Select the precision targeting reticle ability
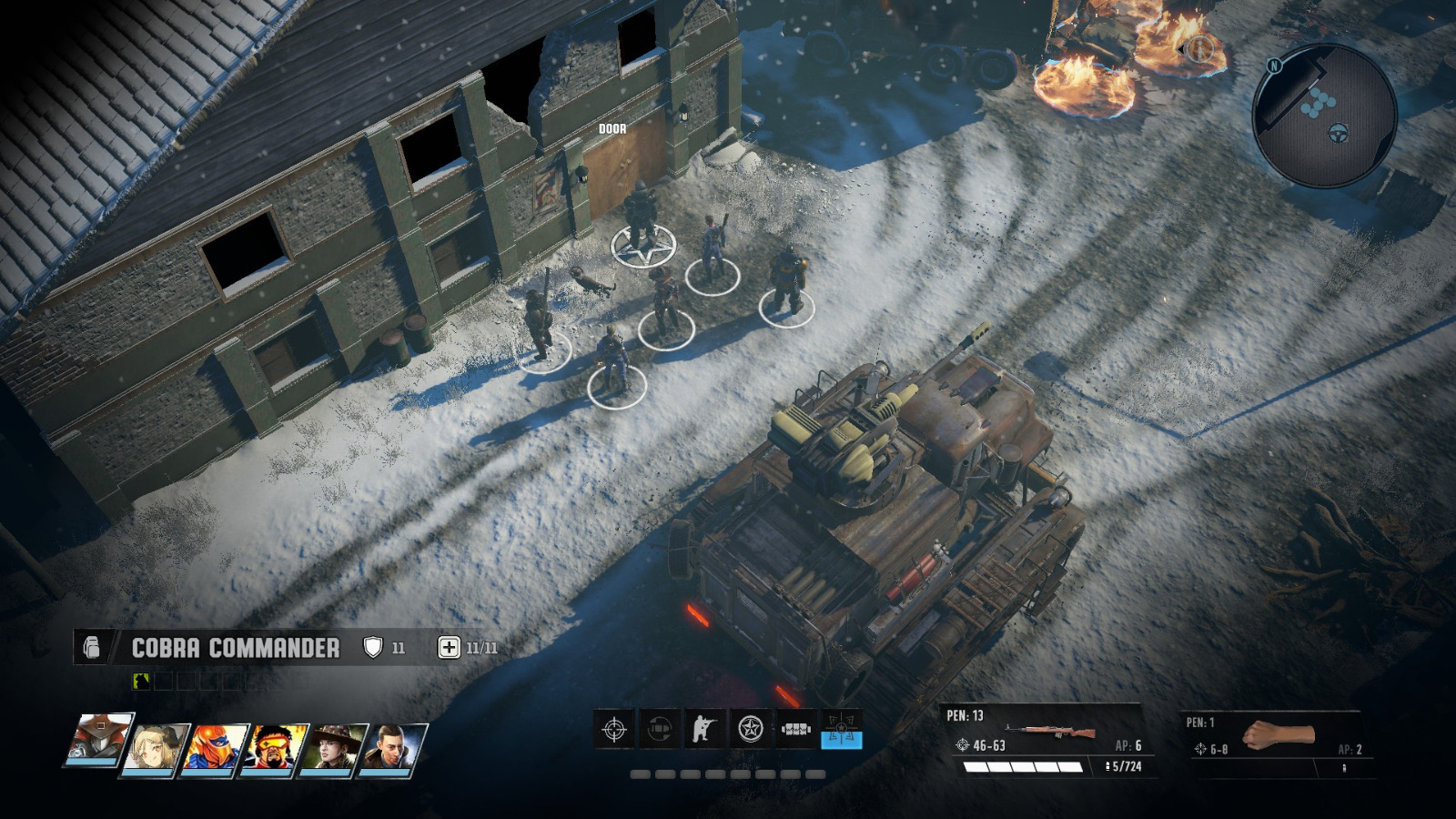The height and width of the screenshot is (819, 1456). point(613,728)
